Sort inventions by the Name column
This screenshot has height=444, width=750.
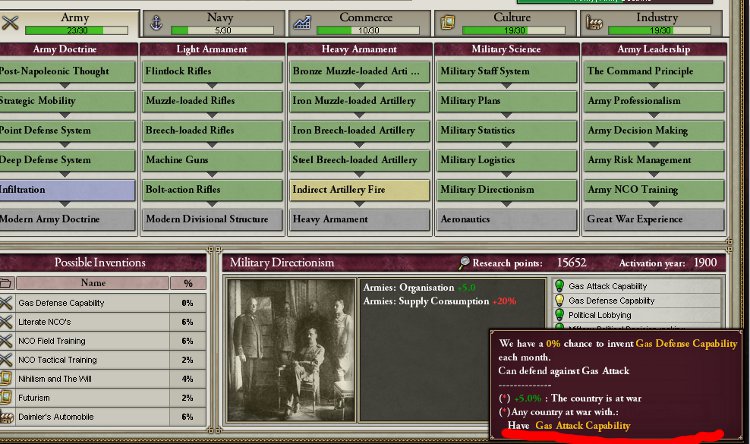click(x=92, y=283)
